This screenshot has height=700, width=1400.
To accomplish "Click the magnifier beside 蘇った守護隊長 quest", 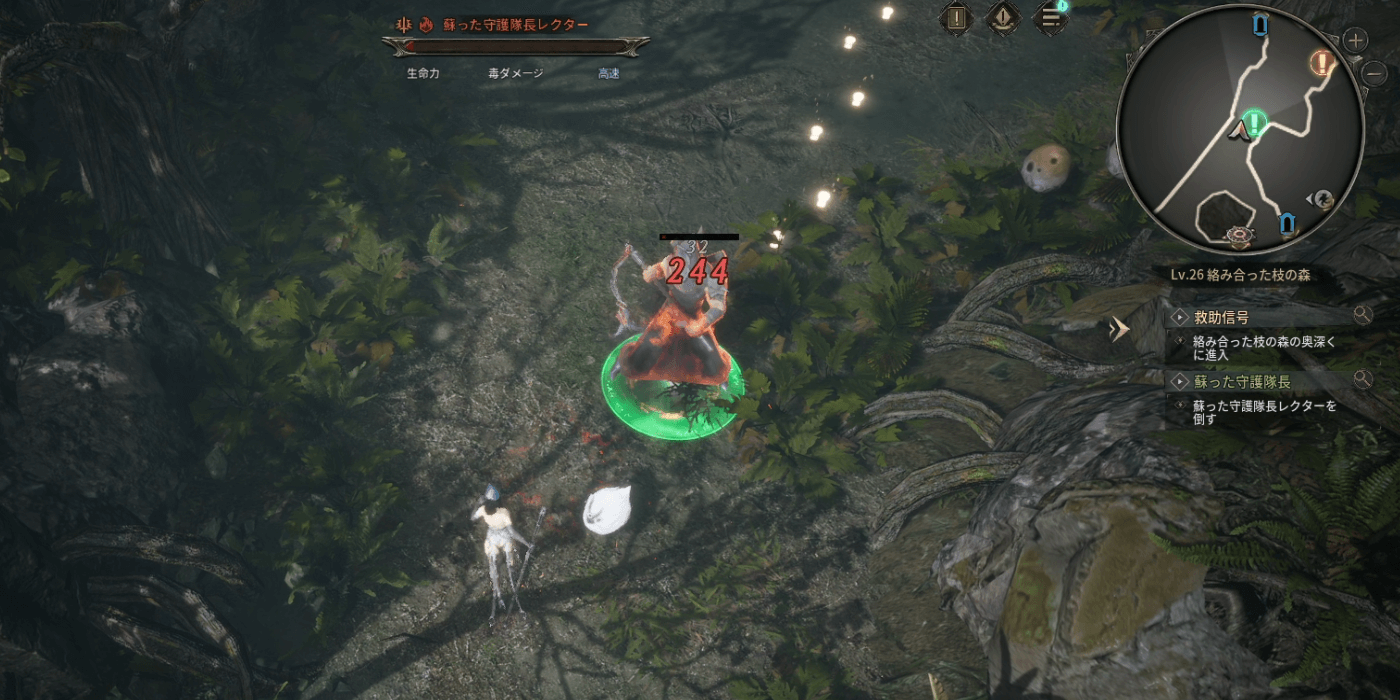I will (x=1362, y=379).
